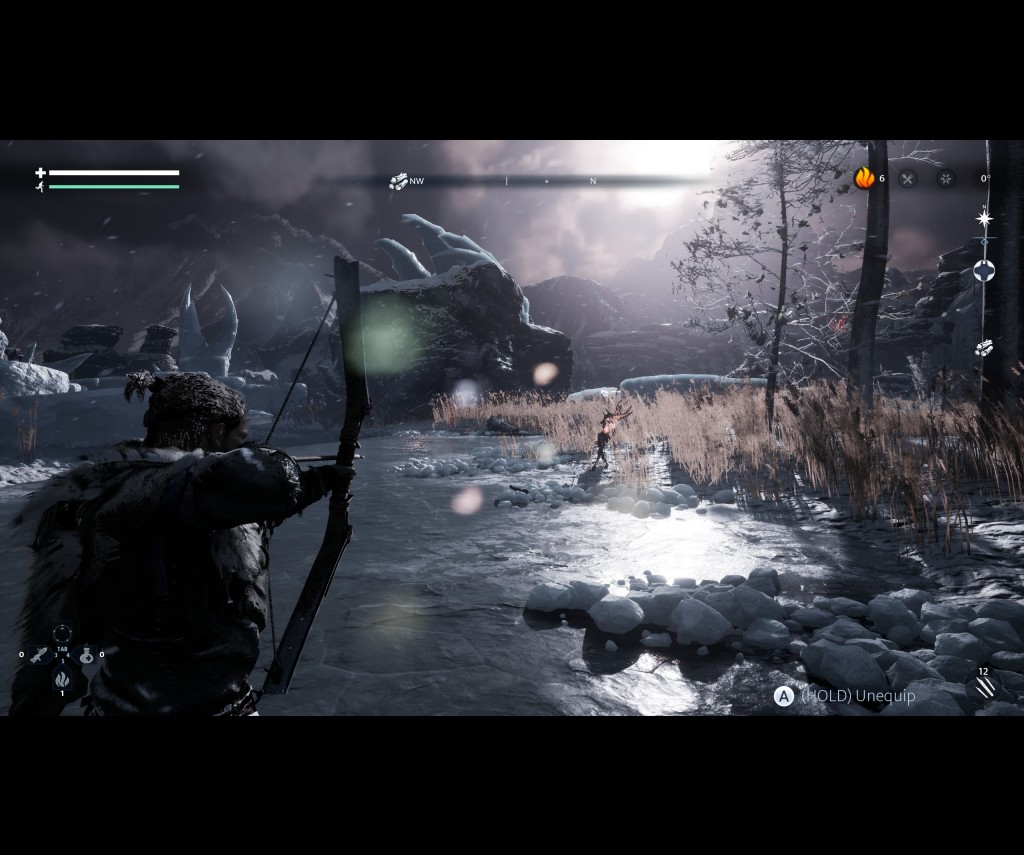Open the radial wheel above TAB

(62, 633)
